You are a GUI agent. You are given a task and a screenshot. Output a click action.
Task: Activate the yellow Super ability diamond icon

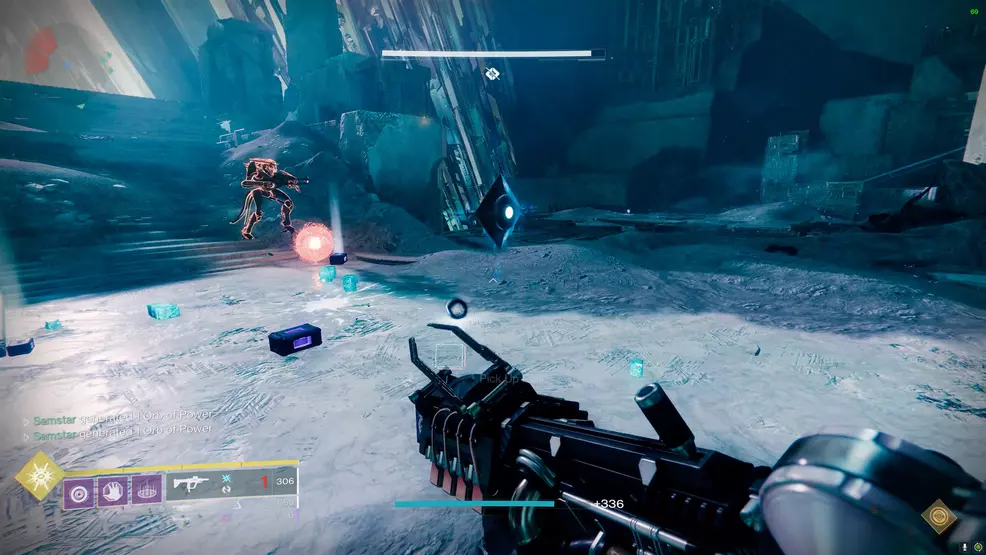pos(39,475)
